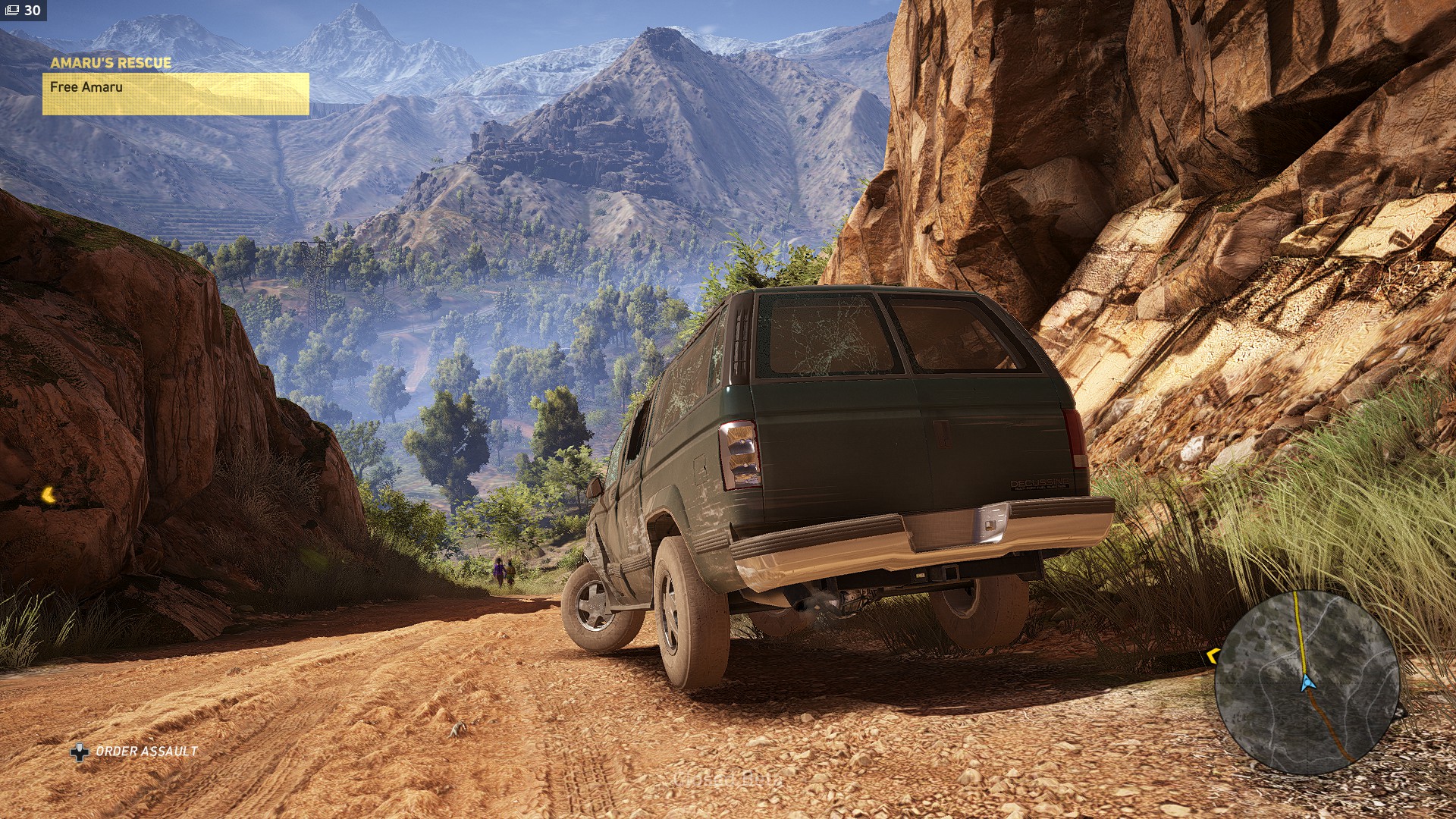This screenshot has height=819, width=1456.
Task: Click the yellow marker beside the minimap
Action: click(x=1211, y=655)
